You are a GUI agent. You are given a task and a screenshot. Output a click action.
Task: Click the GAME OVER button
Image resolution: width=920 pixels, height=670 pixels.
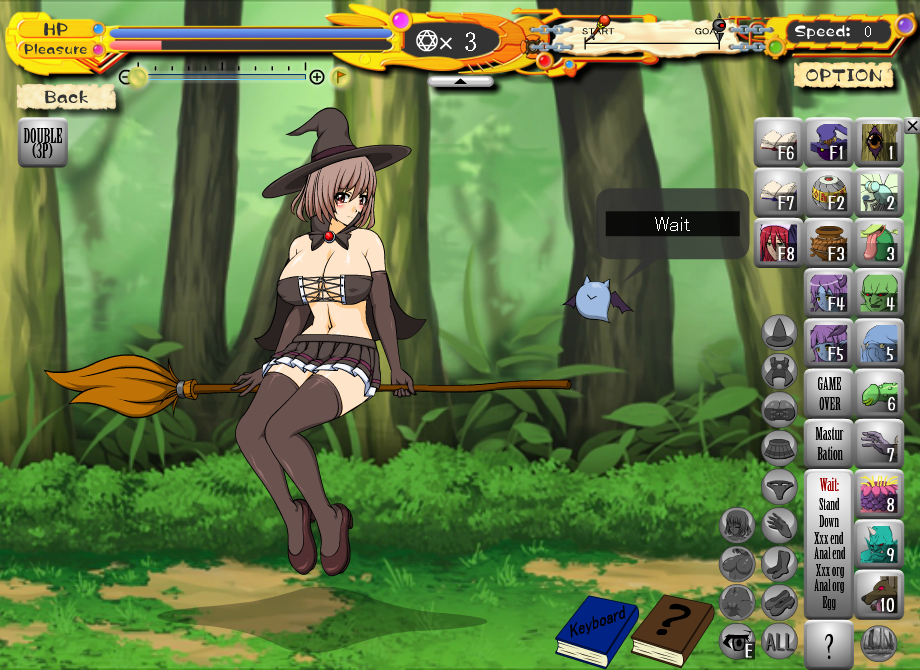[829, 393]
